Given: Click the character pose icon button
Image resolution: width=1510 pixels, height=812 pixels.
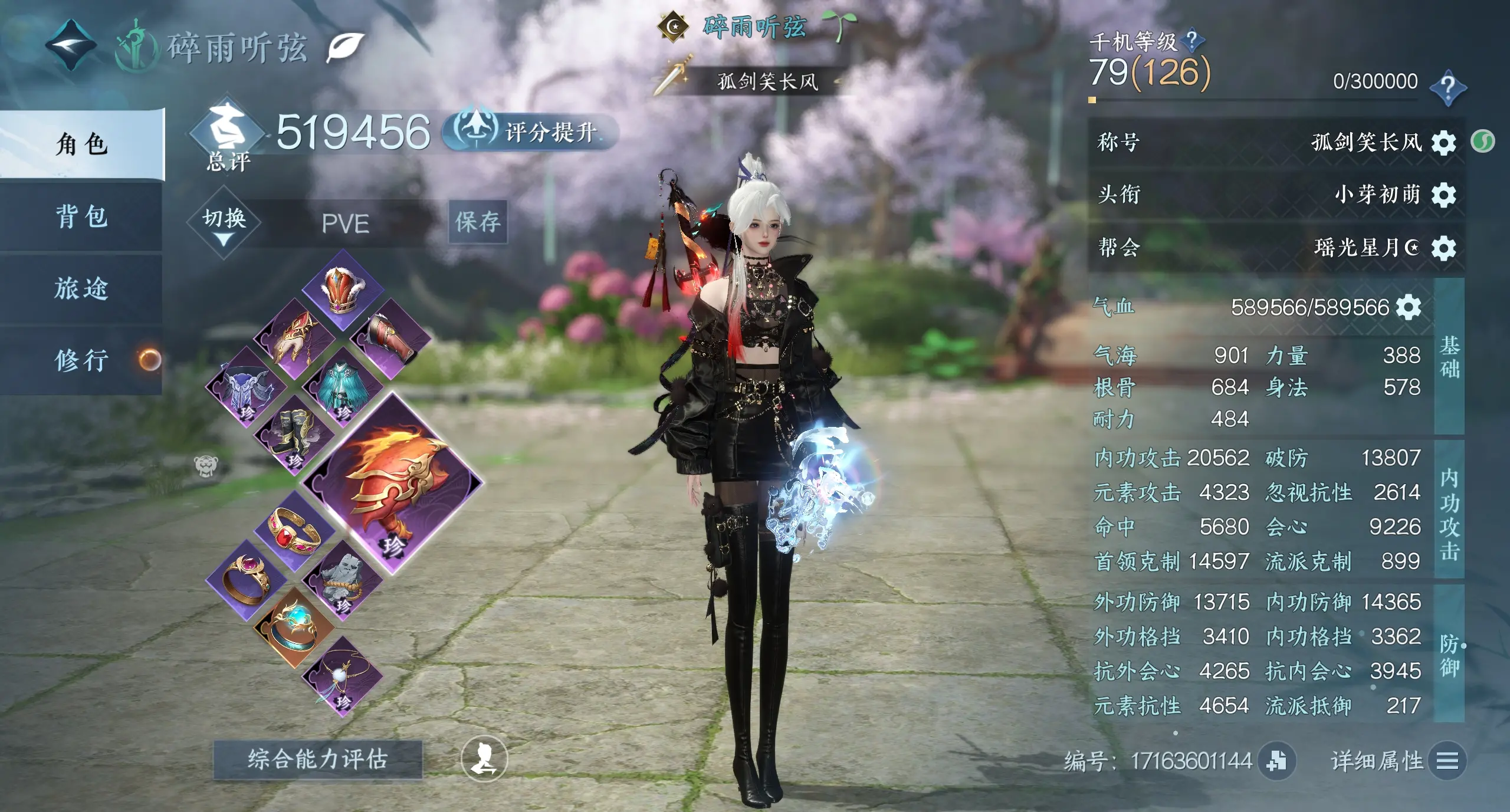Looking at the screenshot, I should 484,758.
